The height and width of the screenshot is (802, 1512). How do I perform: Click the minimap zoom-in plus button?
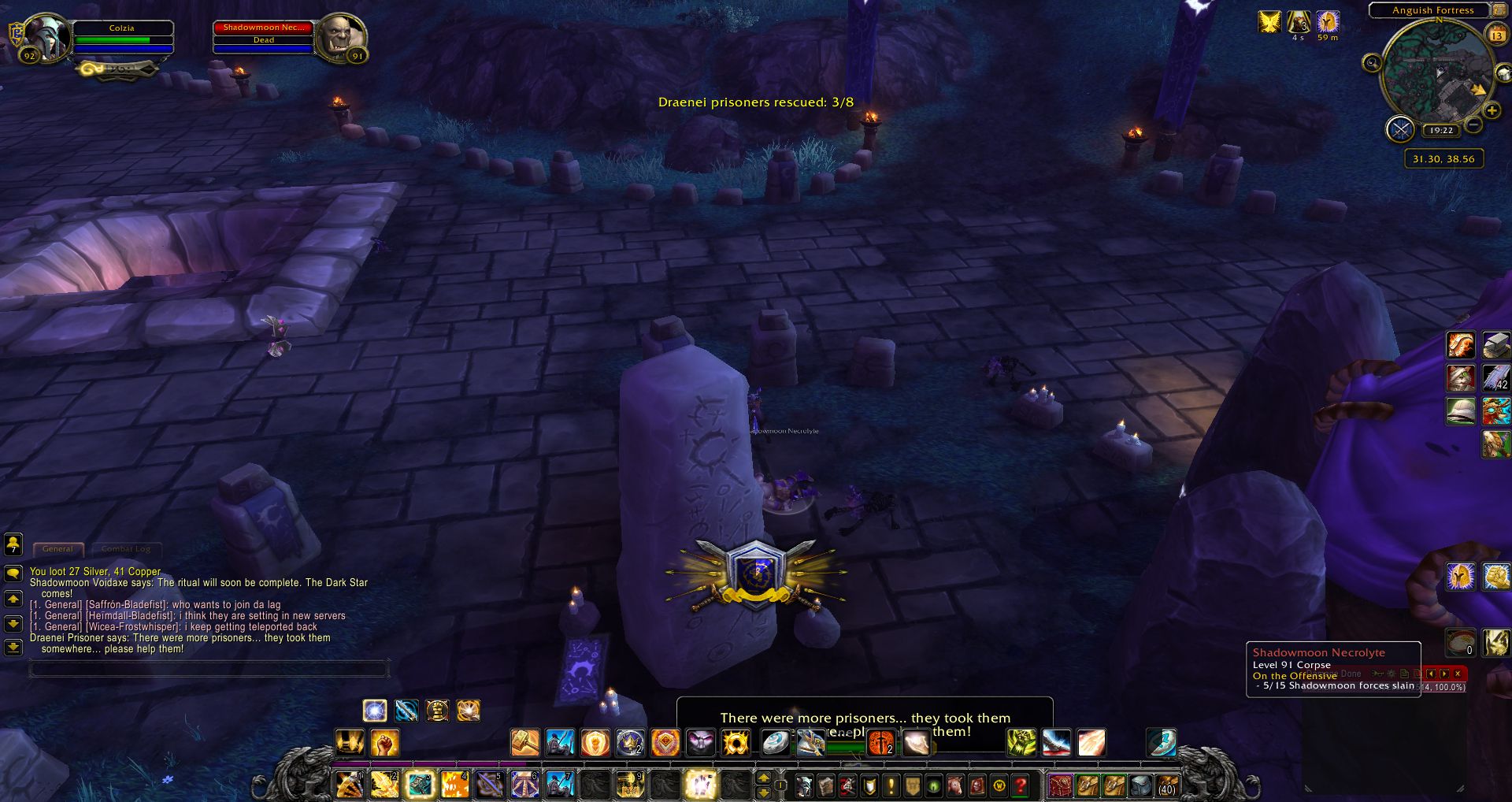(x=1492, y=111)
